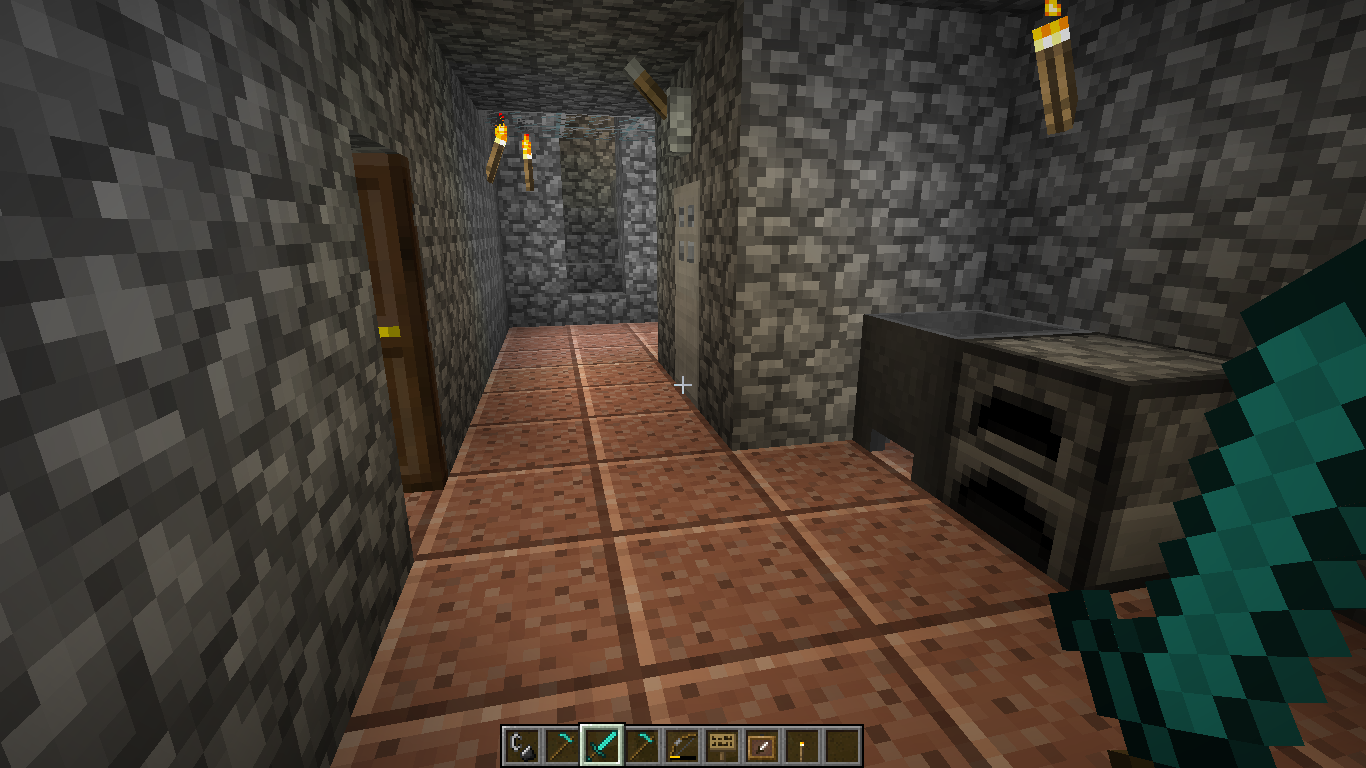This screenshot has height=768, width=1366.
Task: Select the wooden sign slot
Action: 722,746
